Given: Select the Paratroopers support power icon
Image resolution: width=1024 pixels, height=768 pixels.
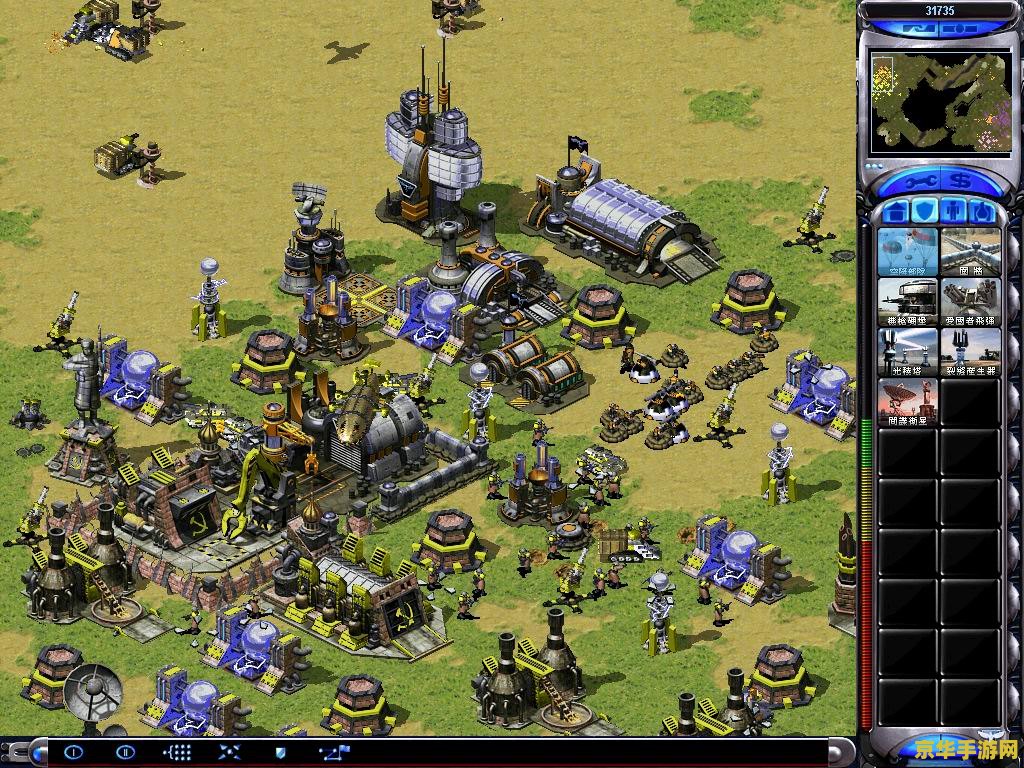Looking at the screenshot, I should point(908,251).
